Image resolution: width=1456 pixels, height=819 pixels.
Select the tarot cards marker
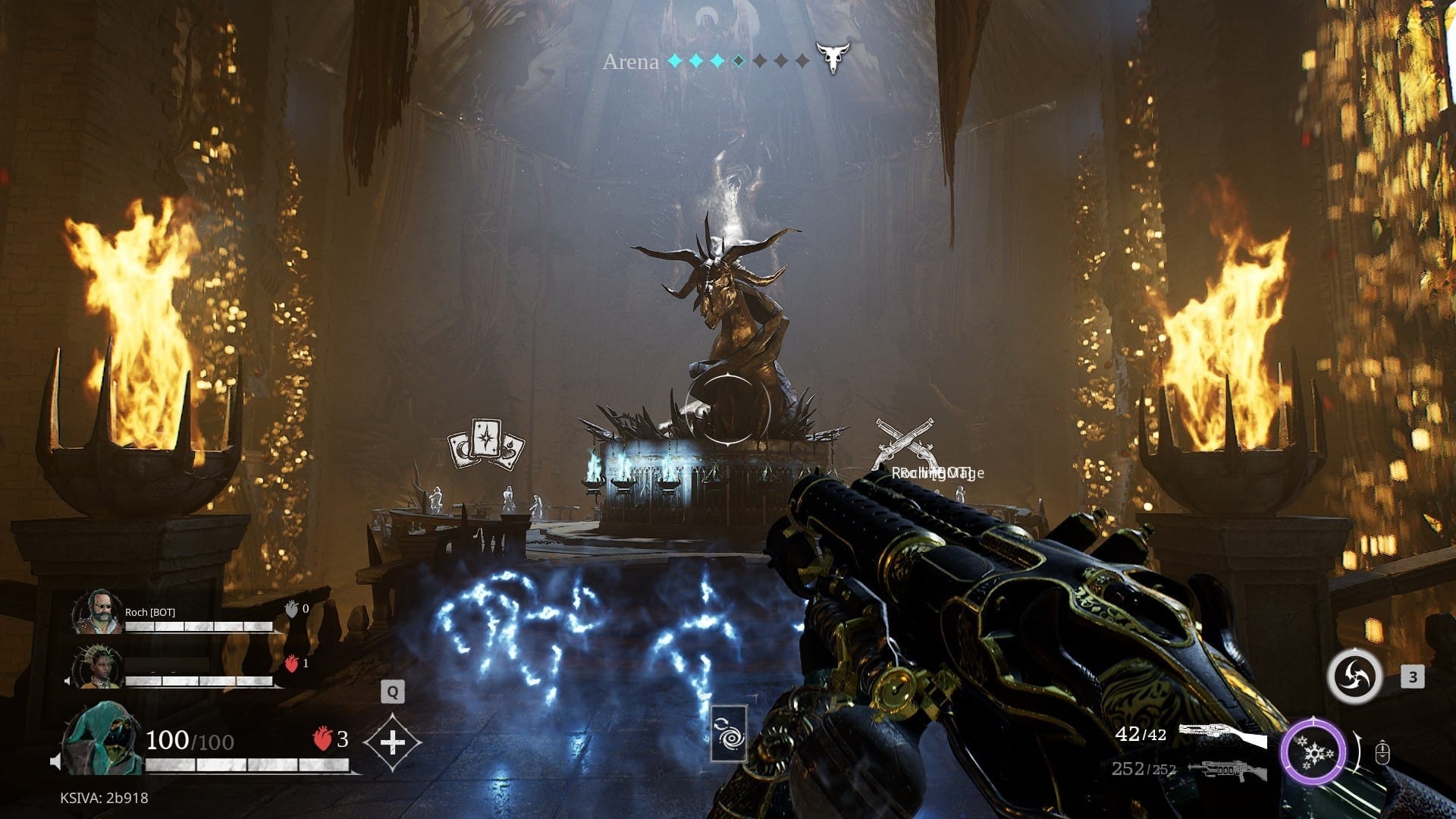[485, 444]
